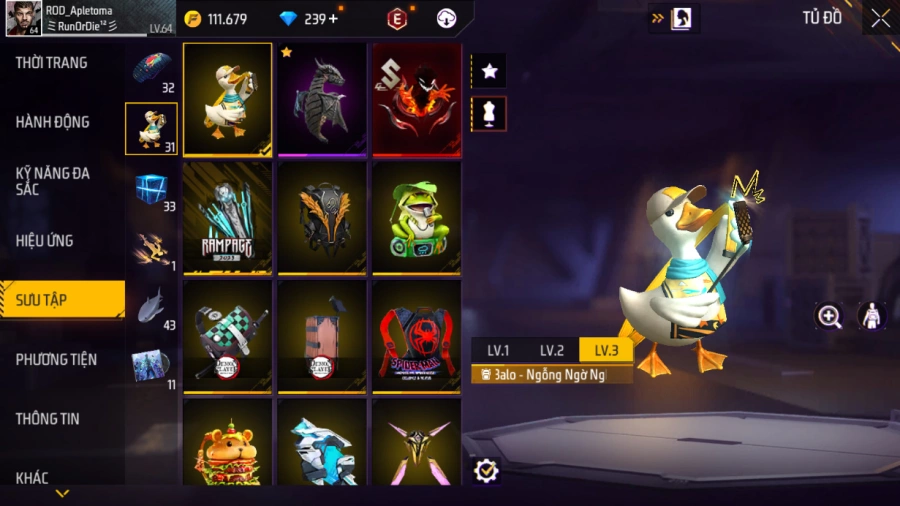This screenshot has width=900, height=506.
Task: Show the Phương Tiện category
Action: (53, 359)
